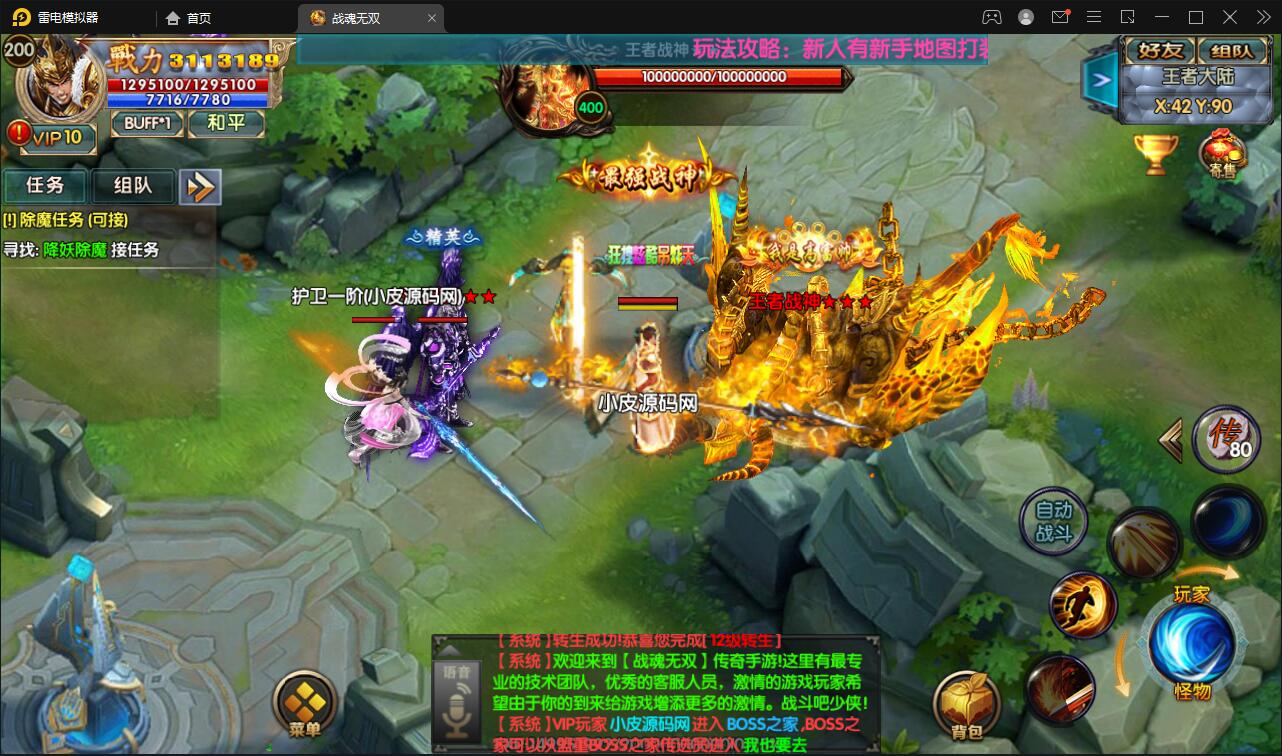The image size is (1282, 756).
Task: Switch to the 任务 quest tab
Action: tap(45, 185)
